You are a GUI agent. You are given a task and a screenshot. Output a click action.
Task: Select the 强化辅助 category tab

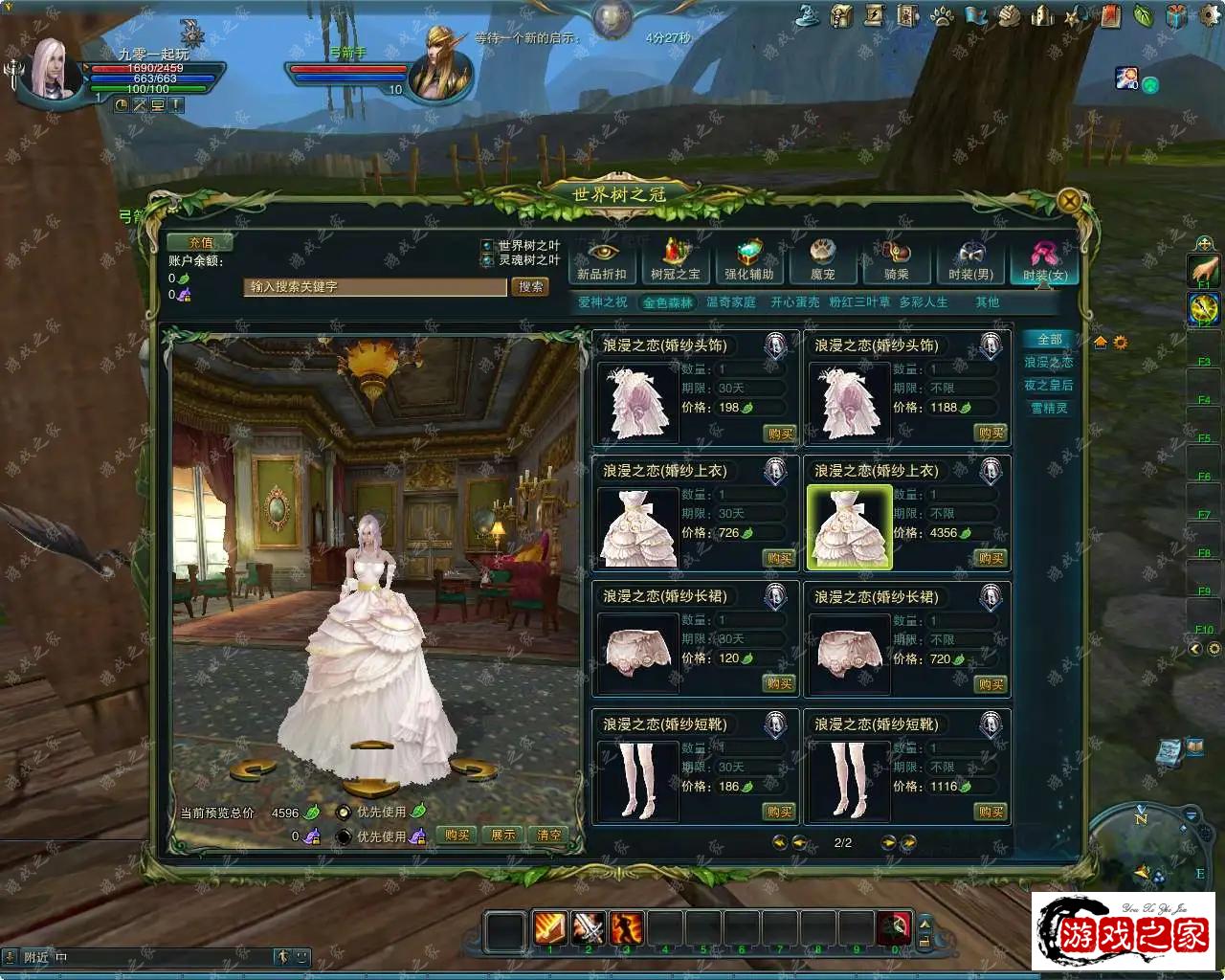tap(749, 261)
